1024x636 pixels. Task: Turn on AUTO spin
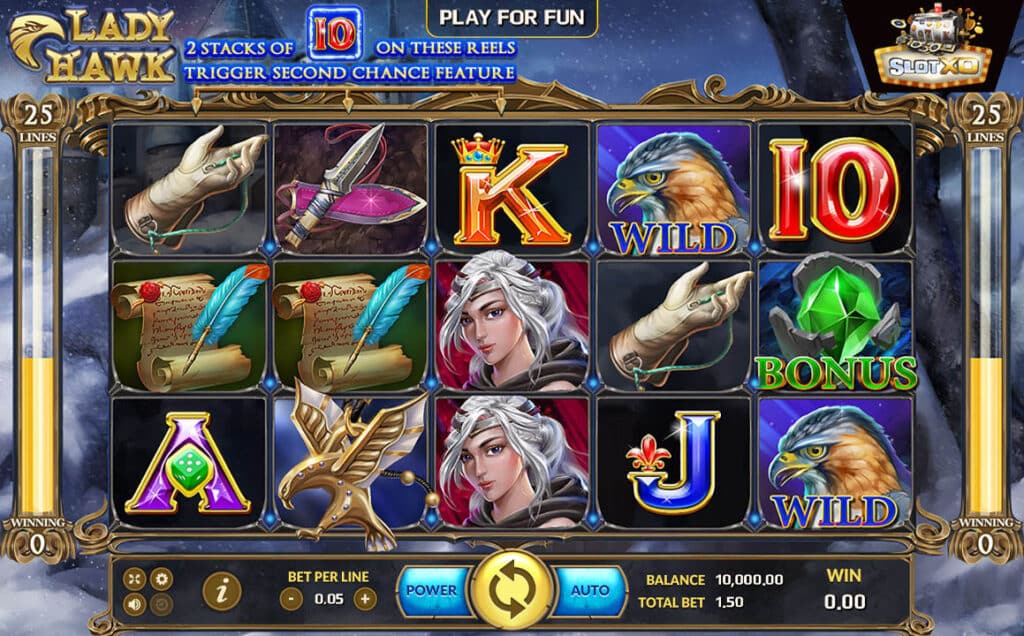pos(590,591)
